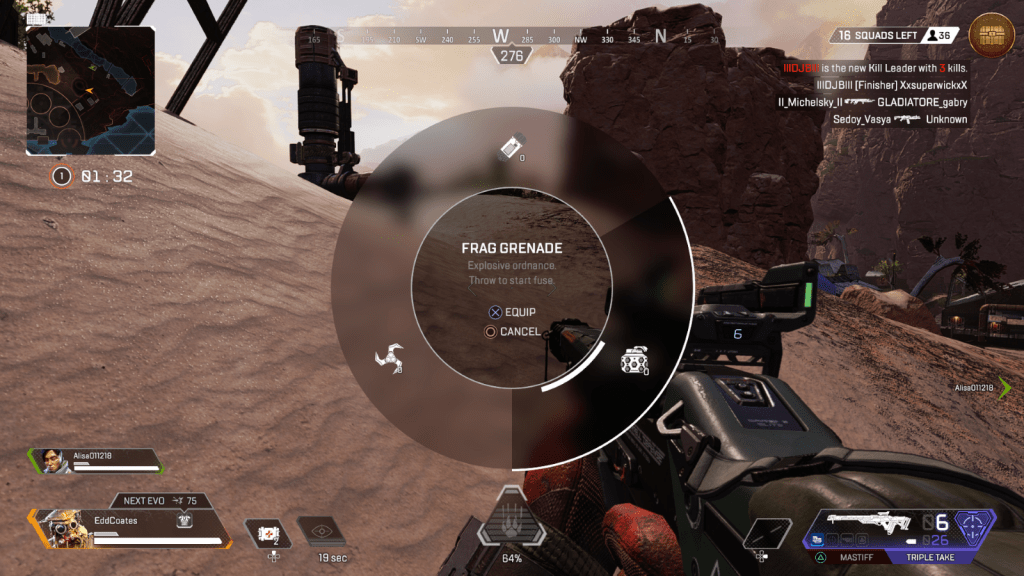The image size is (1024, 576).
Task: Click the minimap
Action: click(x=91, y=91)
